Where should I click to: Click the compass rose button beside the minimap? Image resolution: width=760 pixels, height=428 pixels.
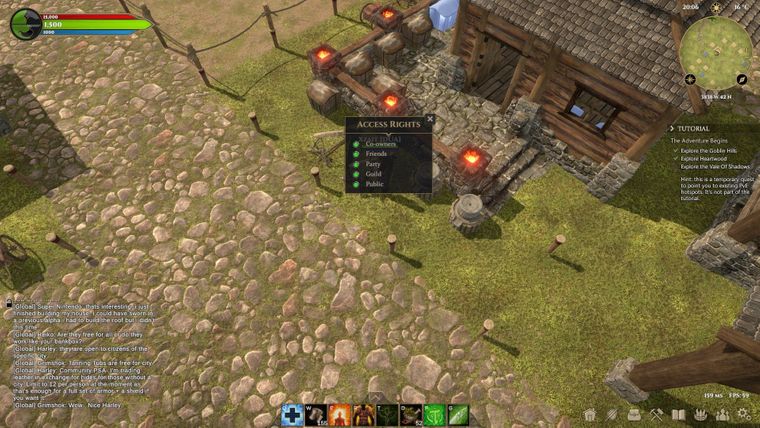click(689, 78)
